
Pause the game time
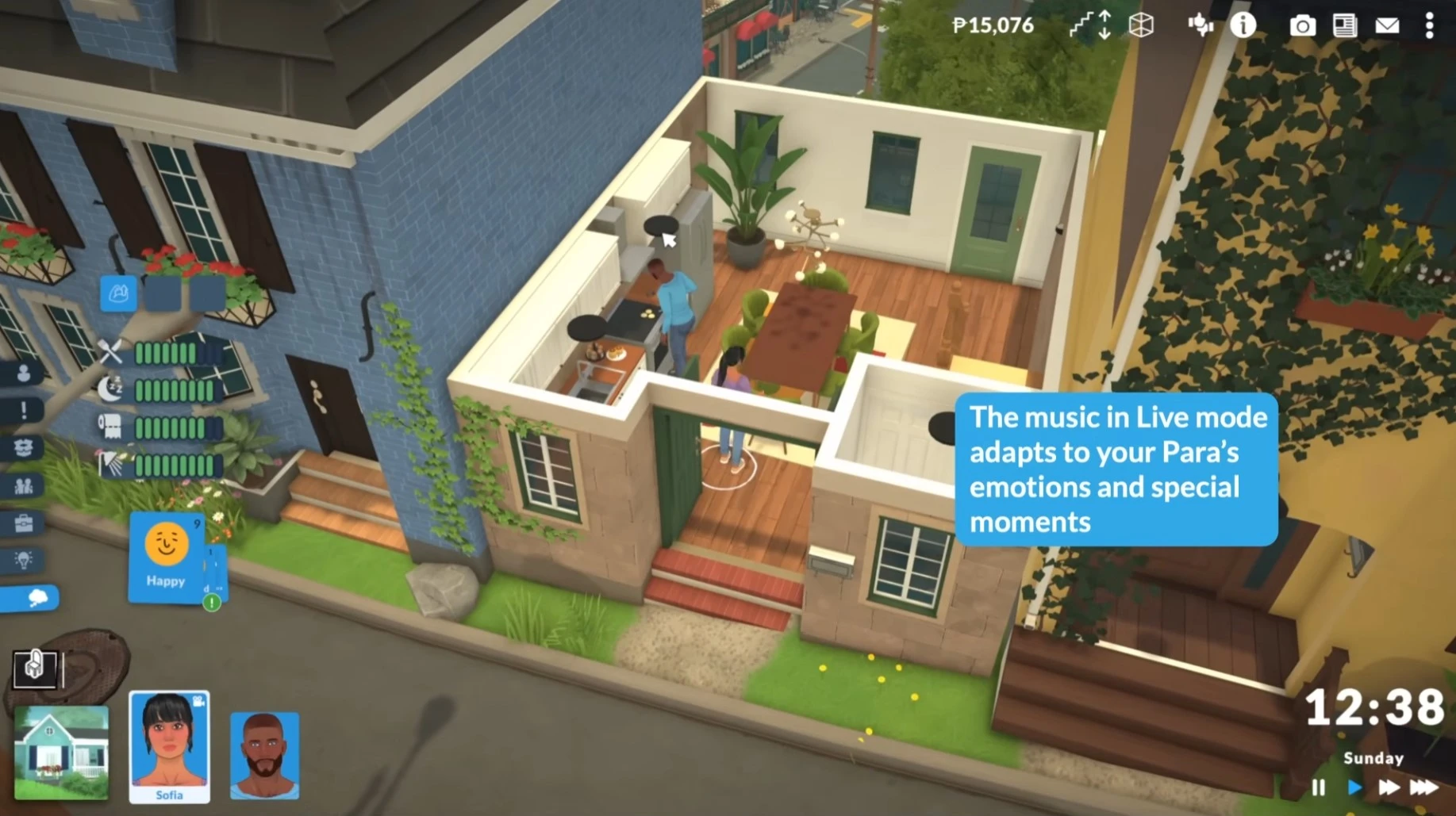coord(1319,787)
